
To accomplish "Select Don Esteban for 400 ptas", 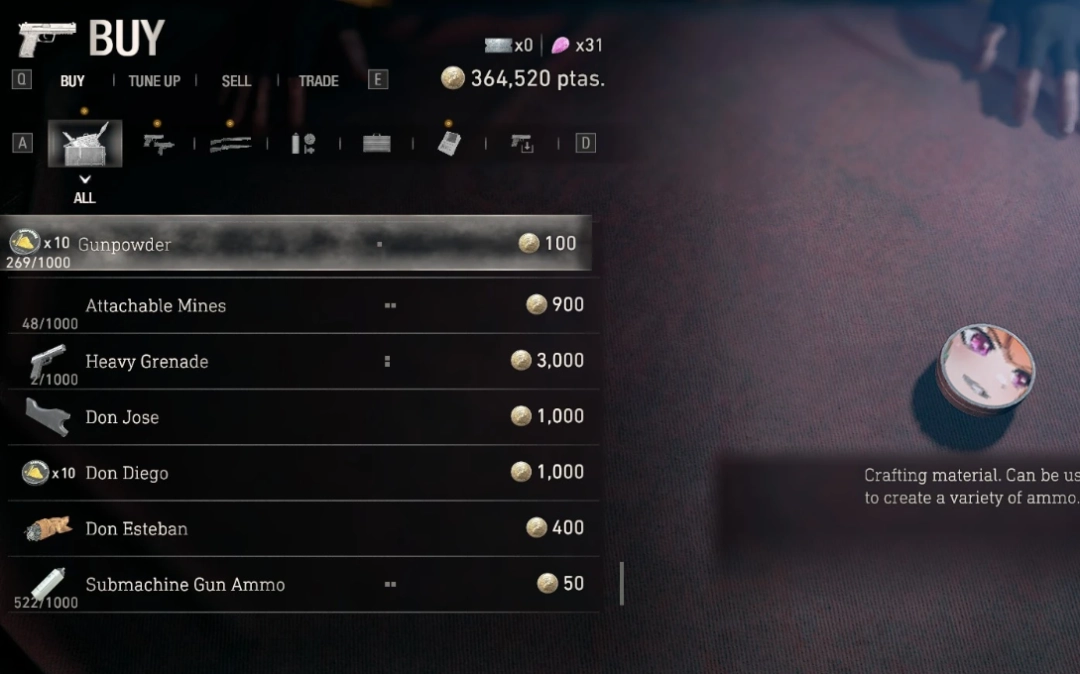I will 300,528.
